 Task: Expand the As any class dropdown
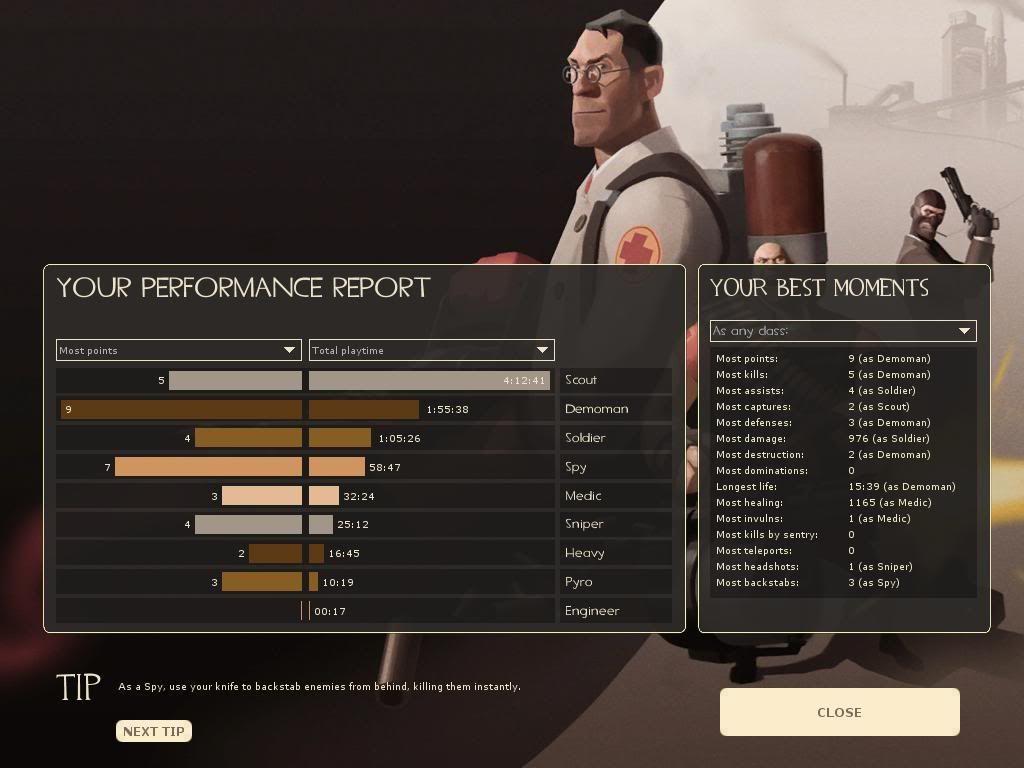(x=842, y=331)
